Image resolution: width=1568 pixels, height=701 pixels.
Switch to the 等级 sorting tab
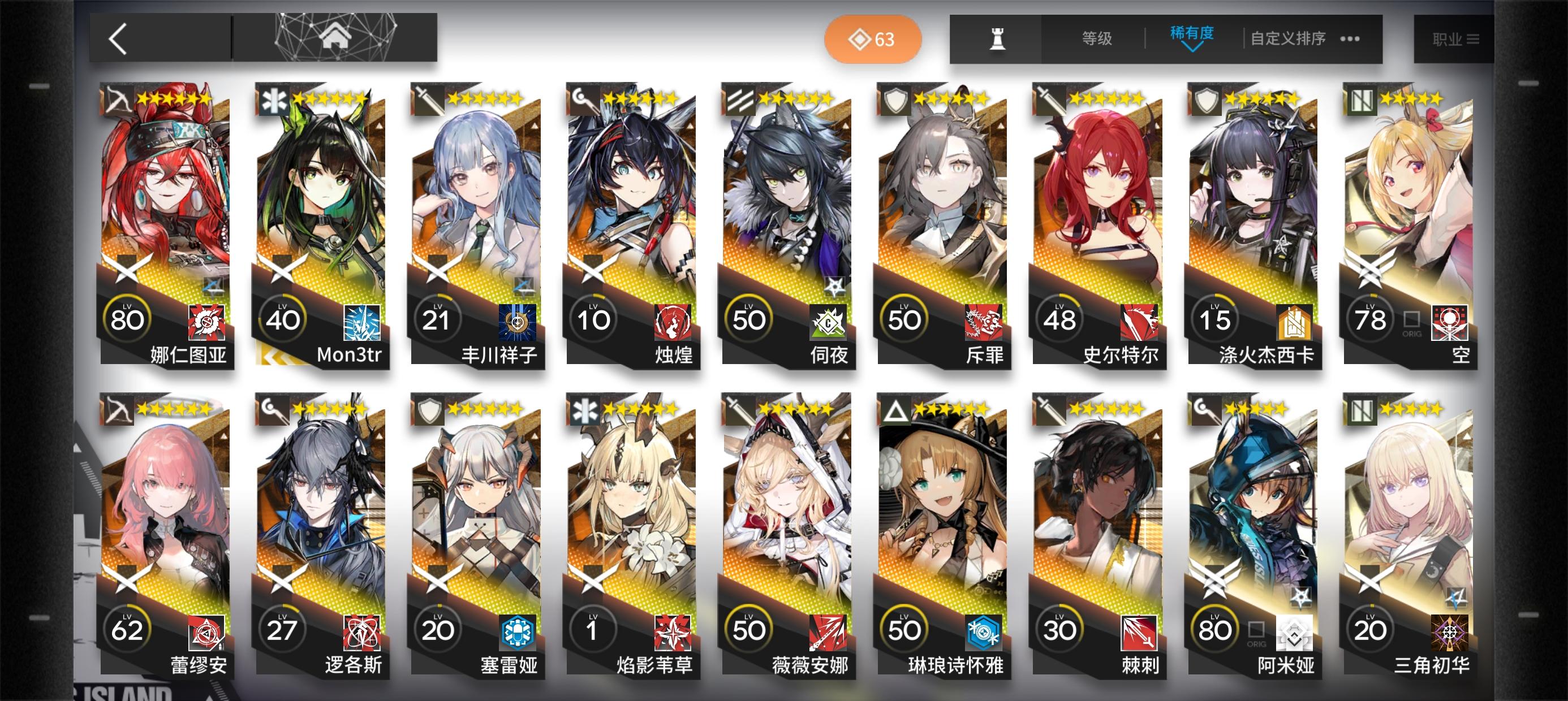1096,38
